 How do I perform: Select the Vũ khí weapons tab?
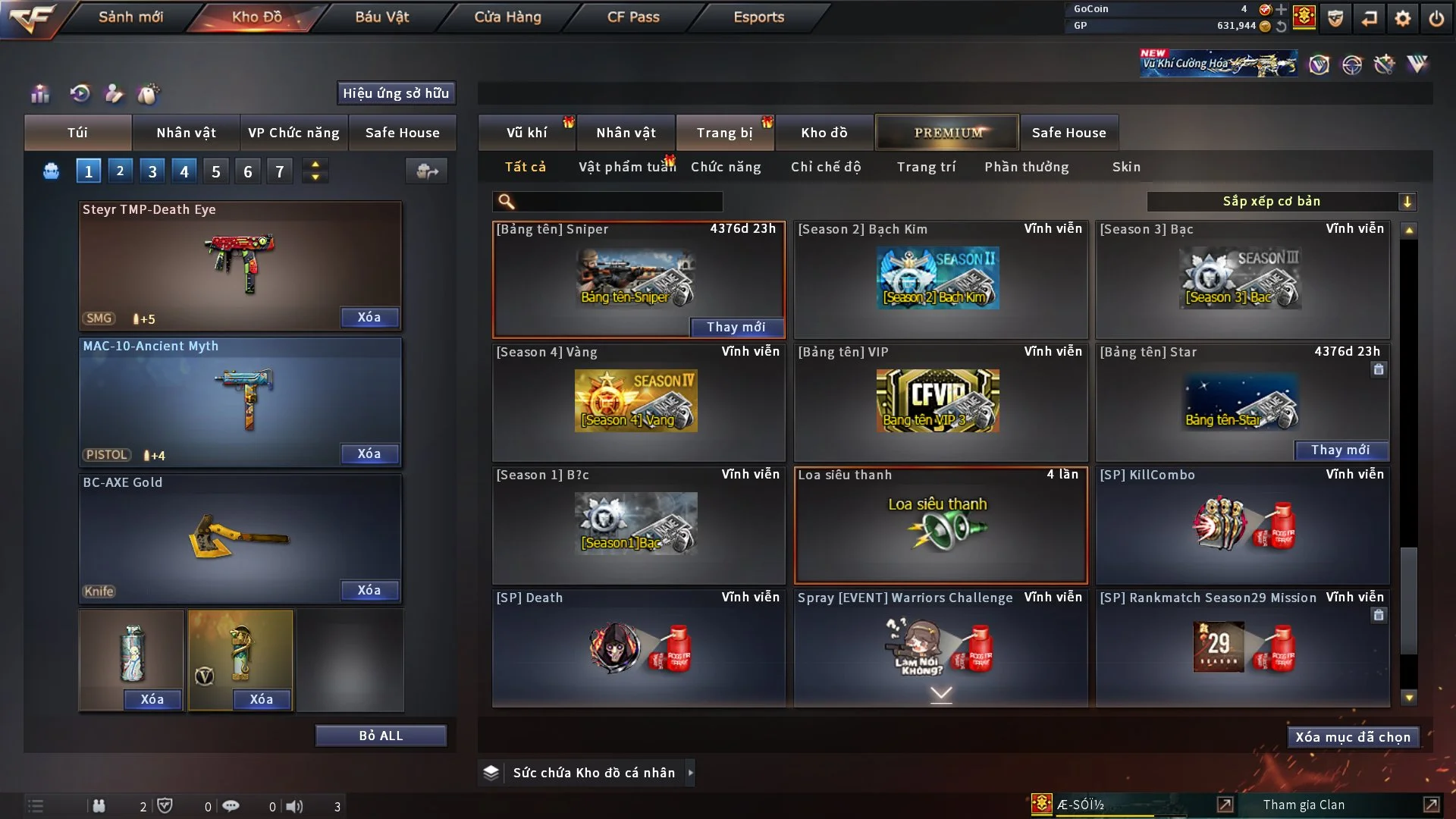pos(526,133)
